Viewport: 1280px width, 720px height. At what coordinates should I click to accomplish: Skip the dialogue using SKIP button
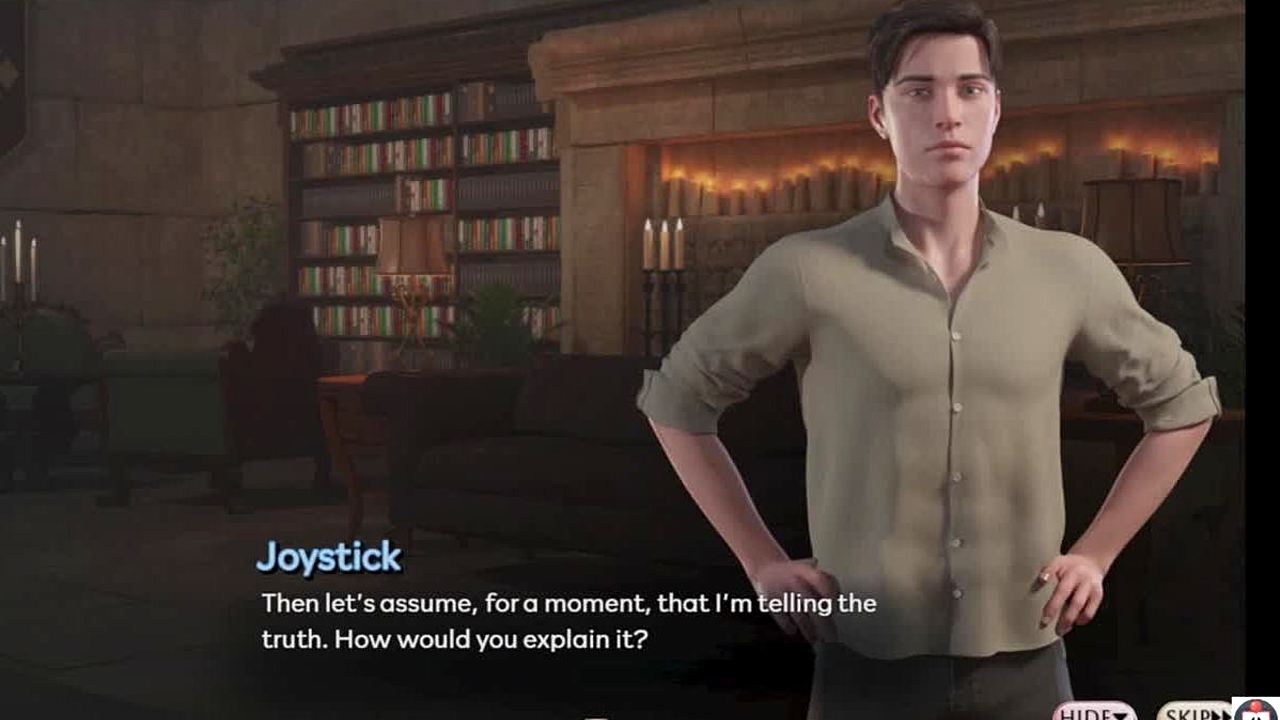point(1193,713)
